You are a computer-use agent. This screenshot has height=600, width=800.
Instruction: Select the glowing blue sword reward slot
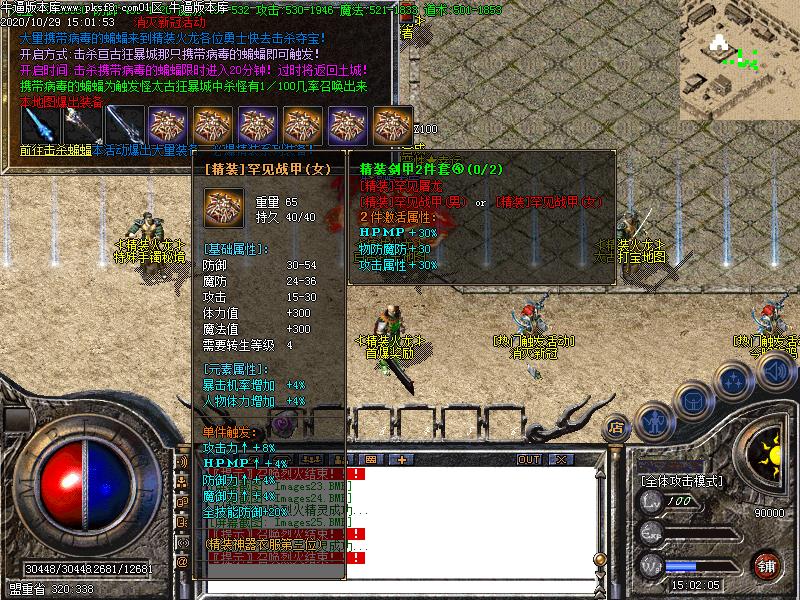click(x=39, y=125)
